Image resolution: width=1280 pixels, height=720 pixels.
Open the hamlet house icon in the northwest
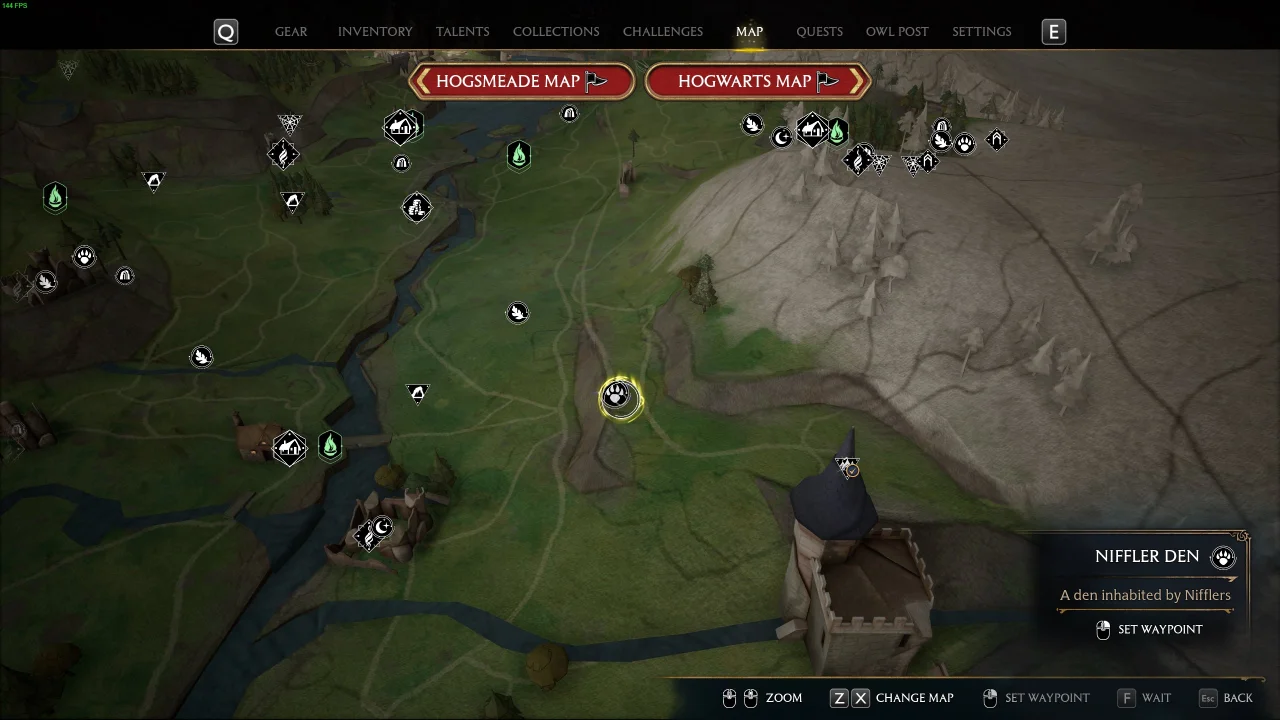403,127
